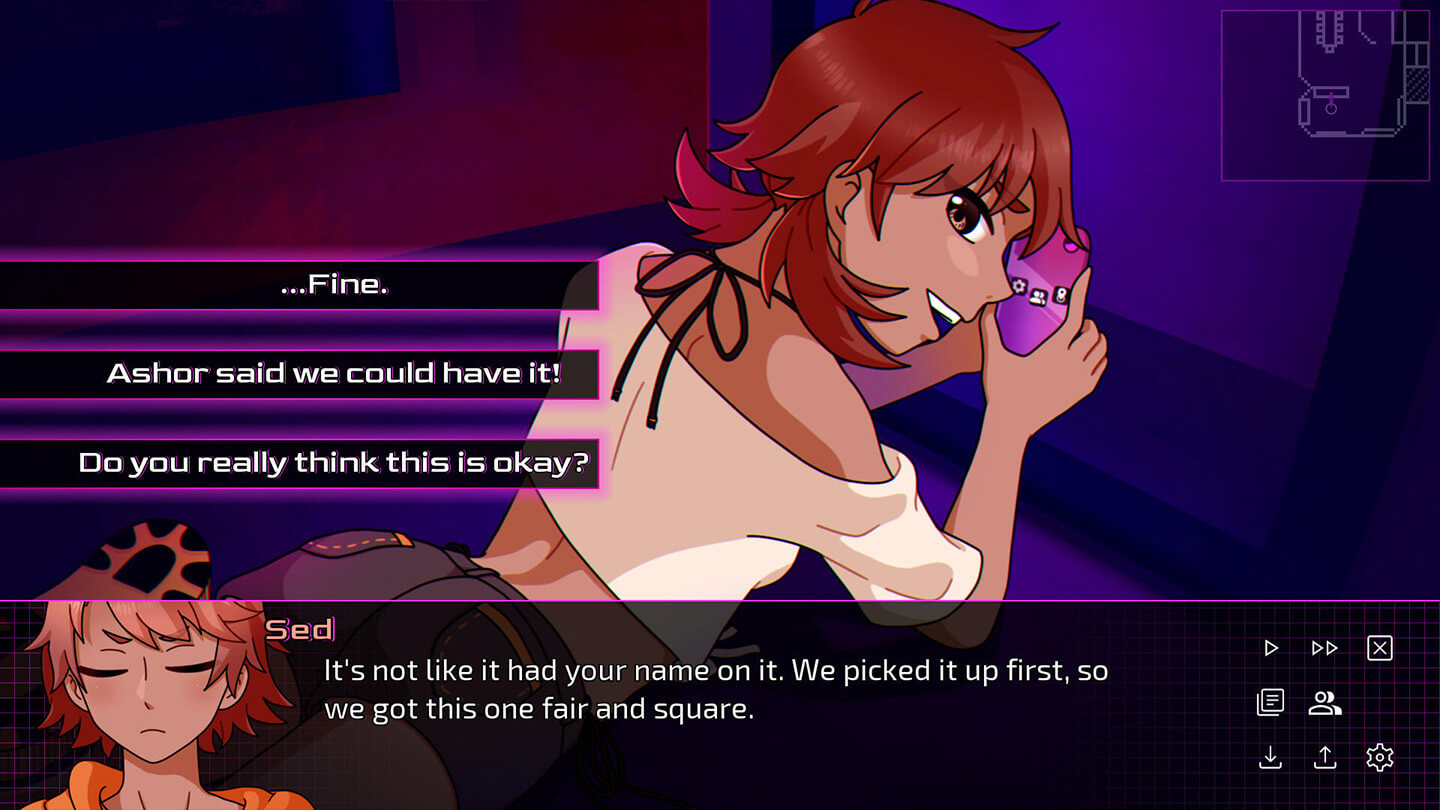The image size is (1440, 810).
Task: Open the characters panel icon
Action: pyautogui.click(x=1325, y=703)
